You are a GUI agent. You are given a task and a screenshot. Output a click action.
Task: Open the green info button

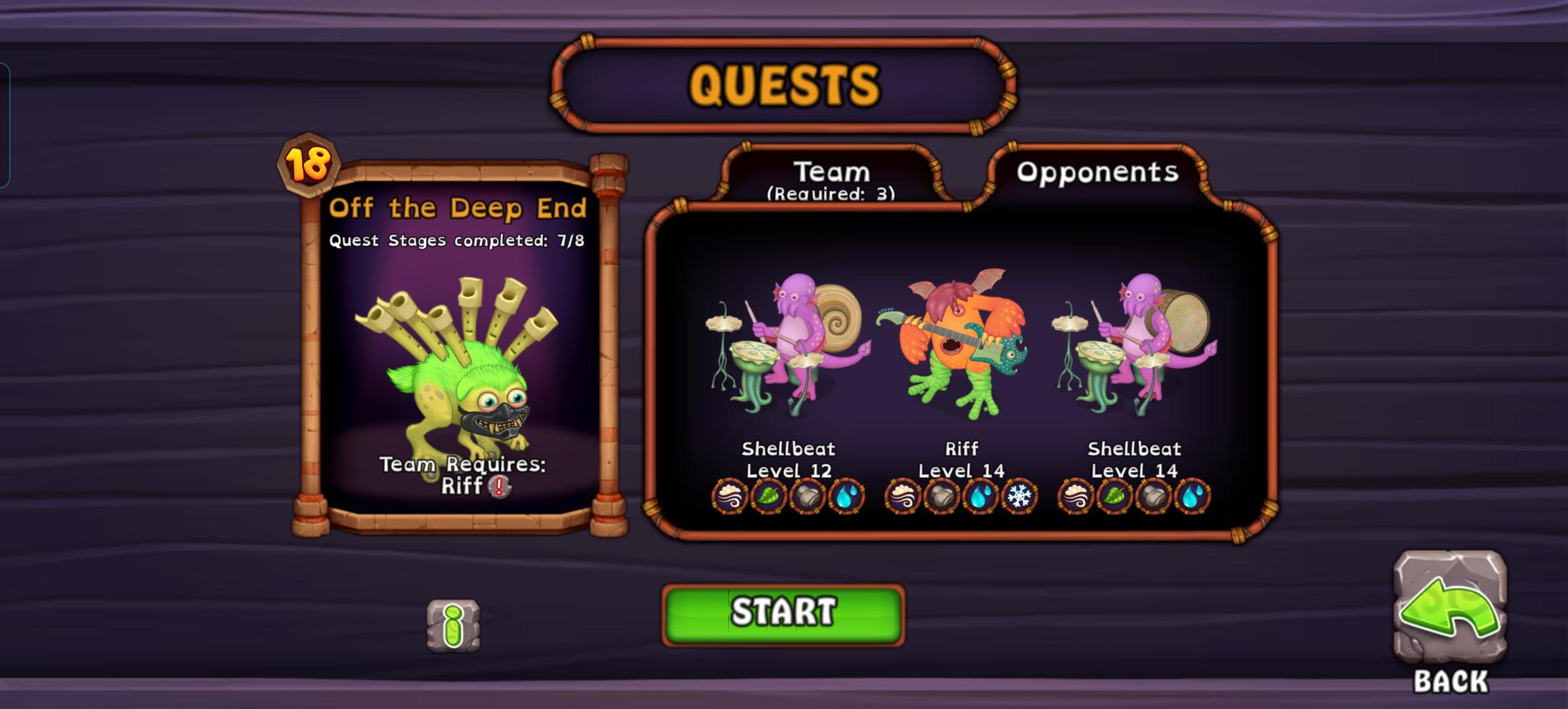[453, 625]
